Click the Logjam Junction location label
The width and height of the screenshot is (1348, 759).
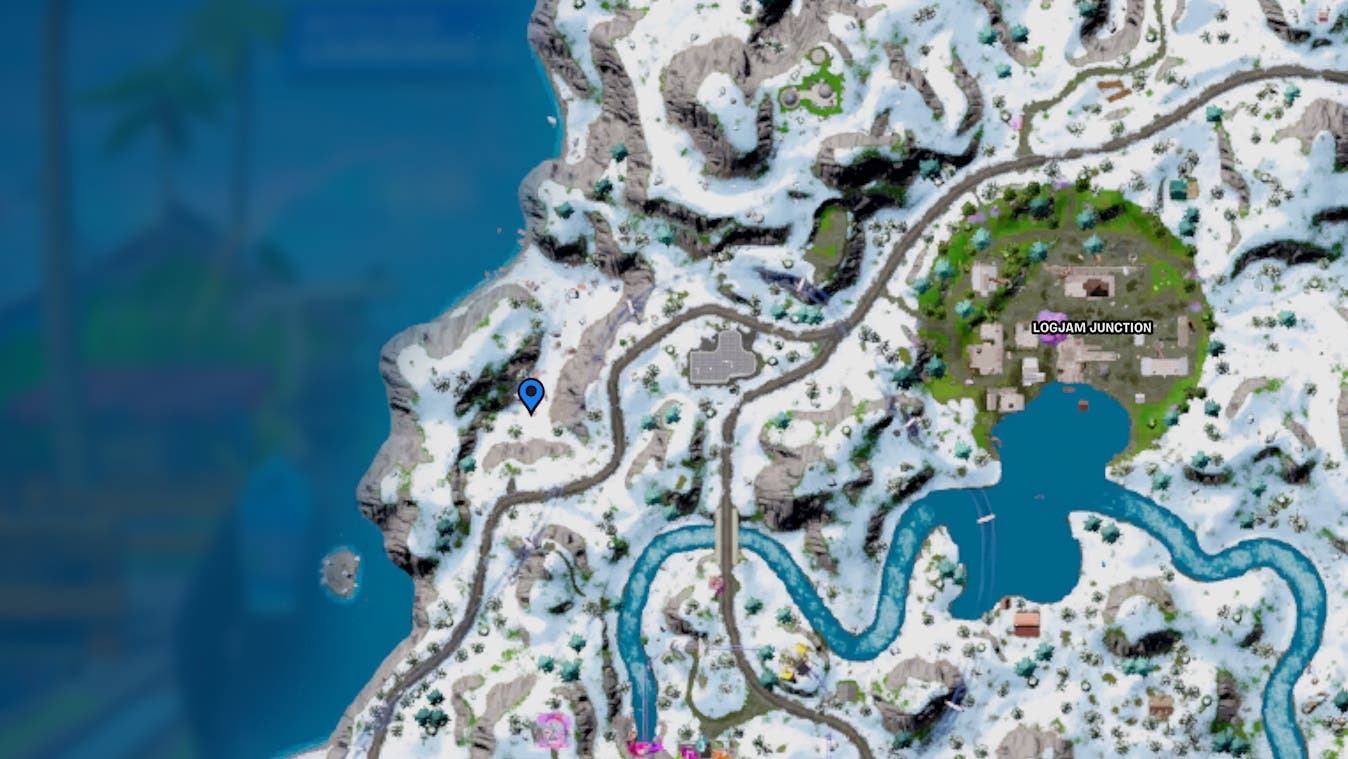tap(1092, 326)
